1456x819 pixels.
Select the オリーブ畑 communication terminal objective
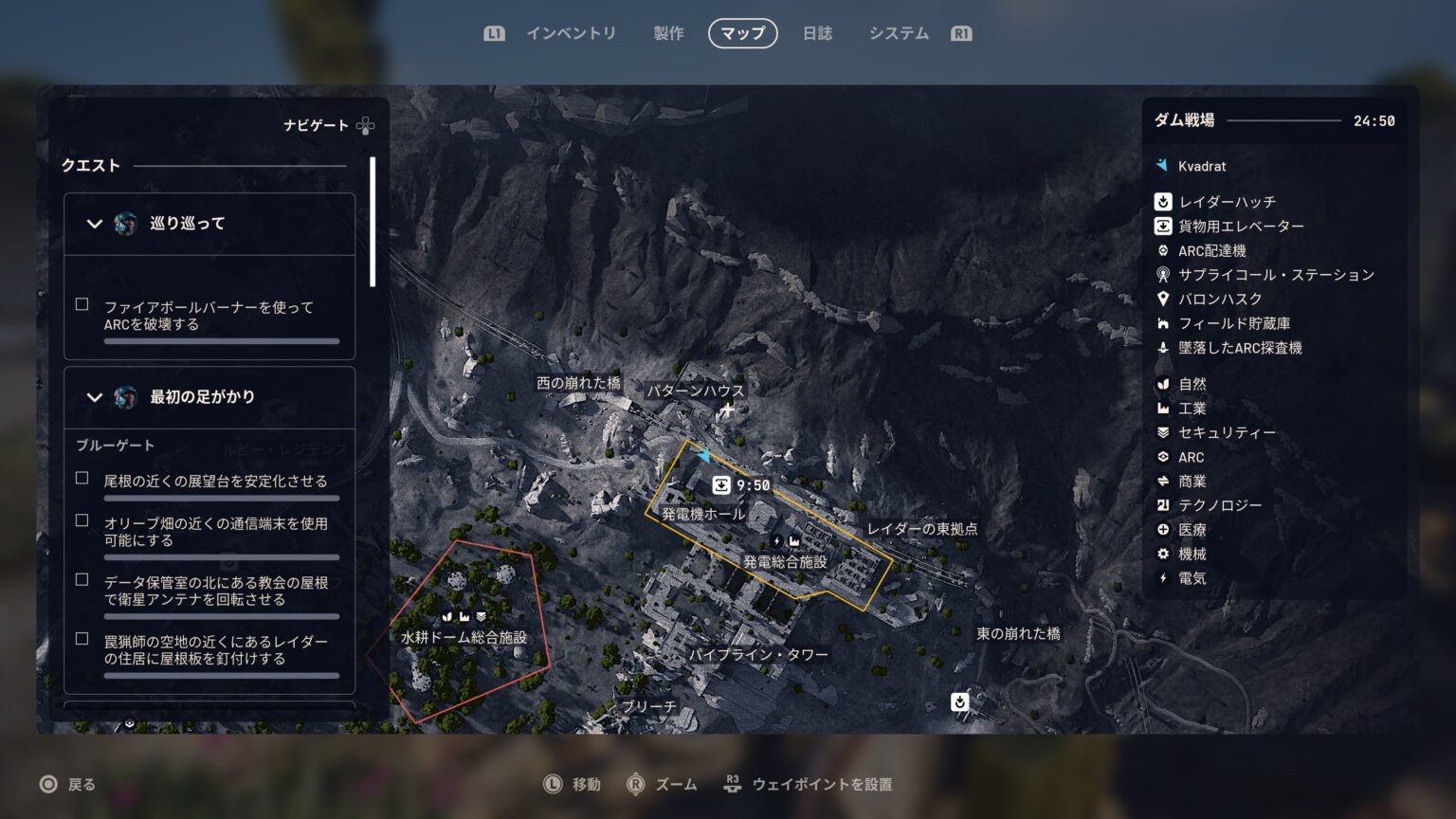pos(215,531)
